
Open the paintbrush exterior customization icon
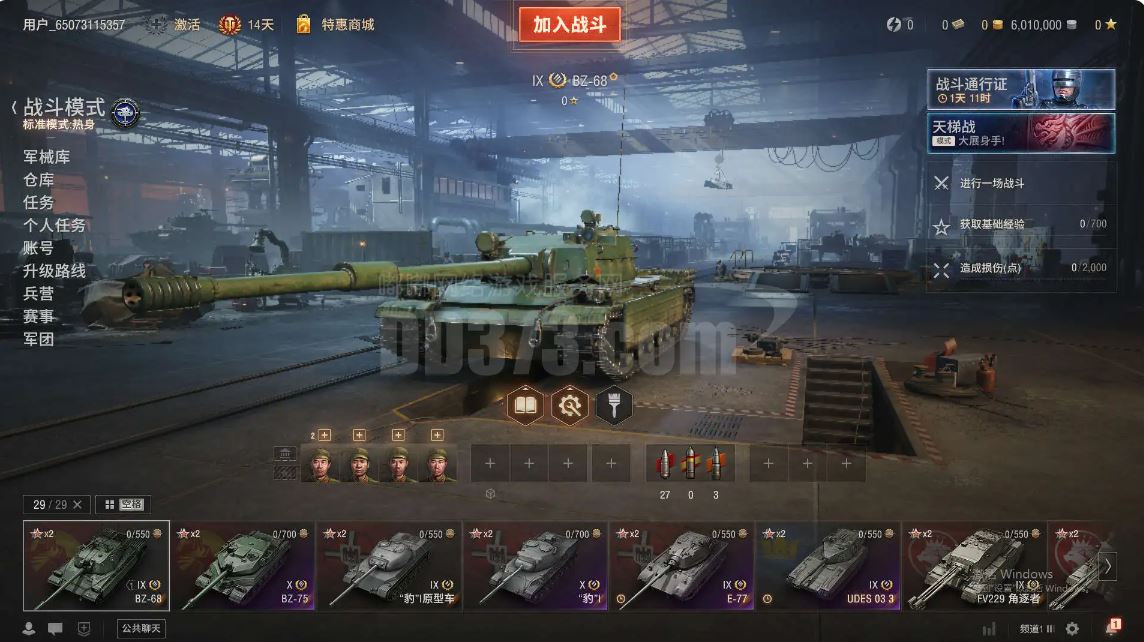pyautogui.click(x=613, y=405)
